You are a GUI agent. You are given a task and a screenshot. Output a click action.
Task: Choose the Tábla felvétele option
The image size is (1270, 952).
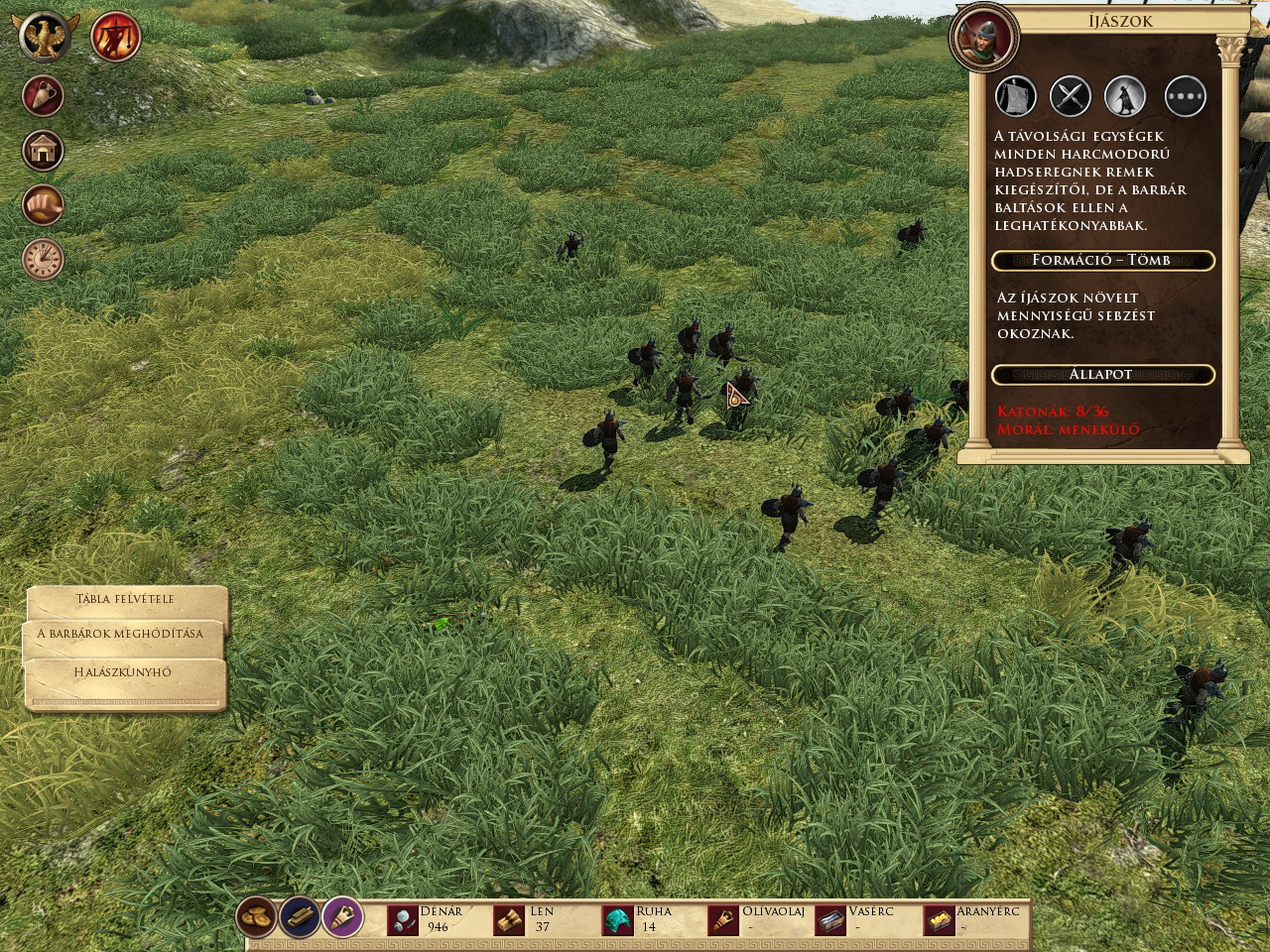click(126, 599)
